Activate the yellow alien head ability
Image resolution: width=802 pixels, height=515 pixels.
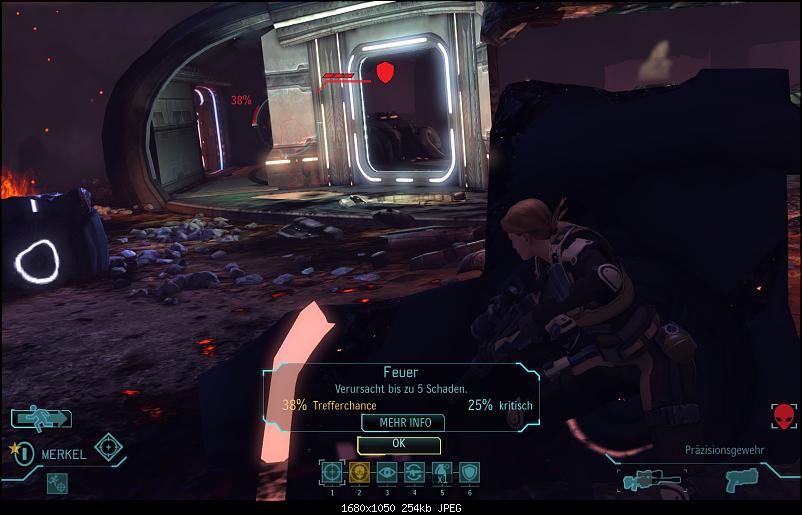click(x=359, y=473)
